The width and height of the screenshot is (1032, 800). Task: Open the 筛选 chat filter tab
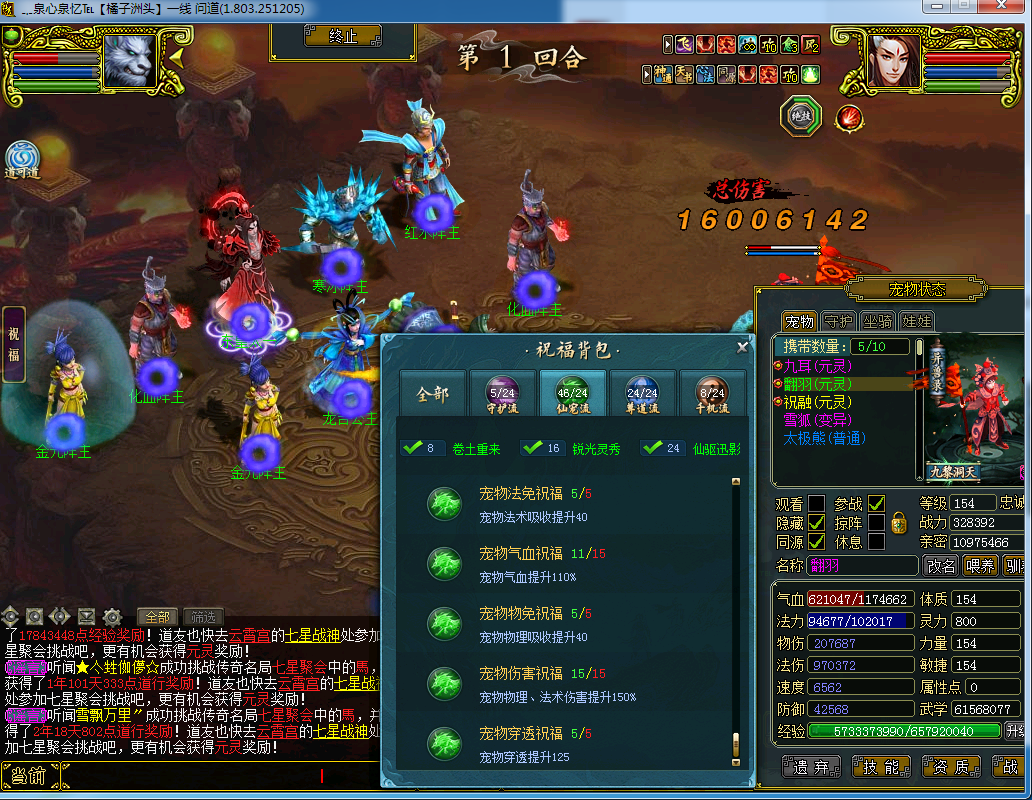204,617
